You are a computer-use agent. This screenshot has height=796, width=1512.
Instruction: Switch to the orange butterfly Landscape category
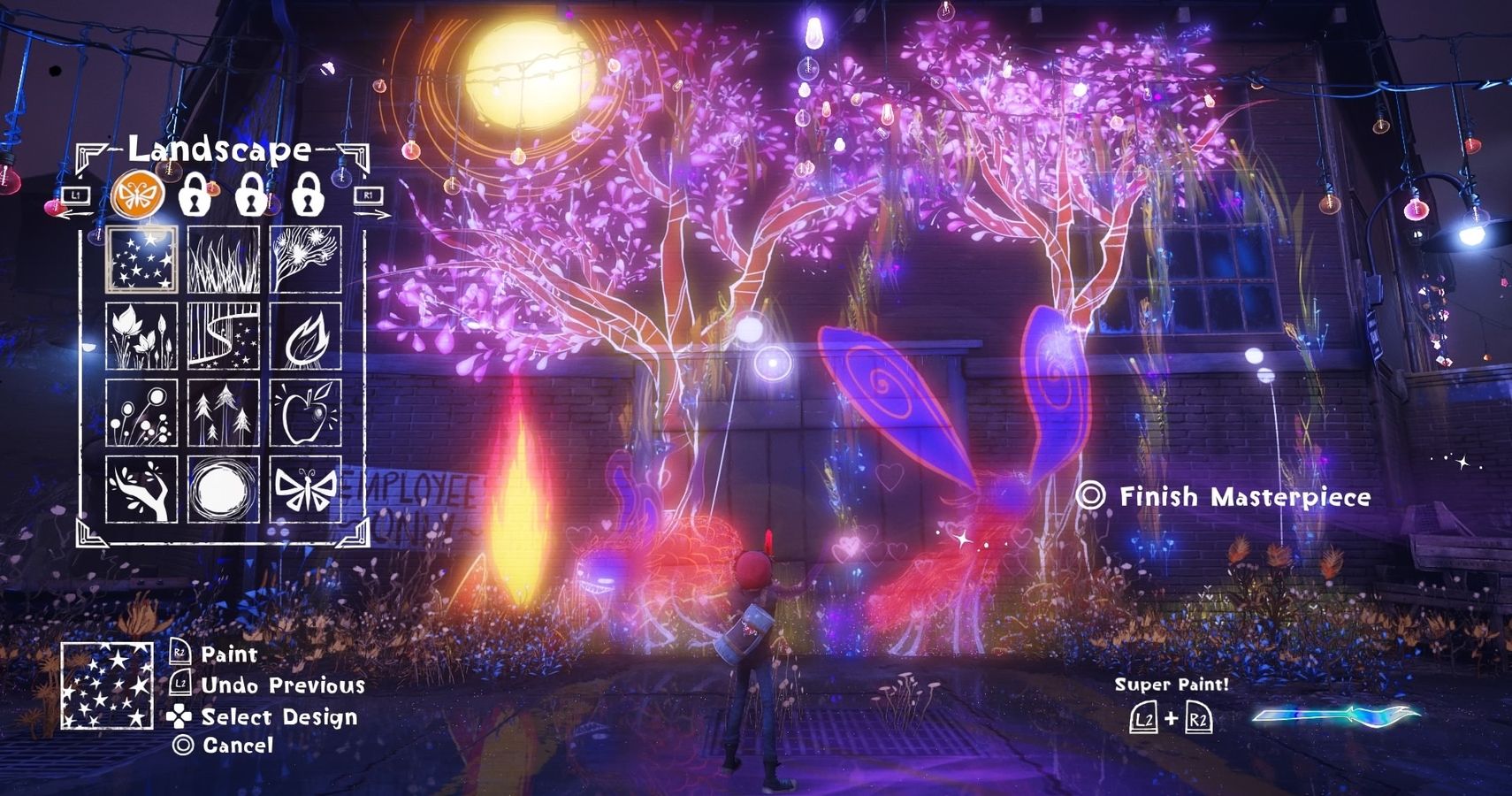click(x=138, y=195)
